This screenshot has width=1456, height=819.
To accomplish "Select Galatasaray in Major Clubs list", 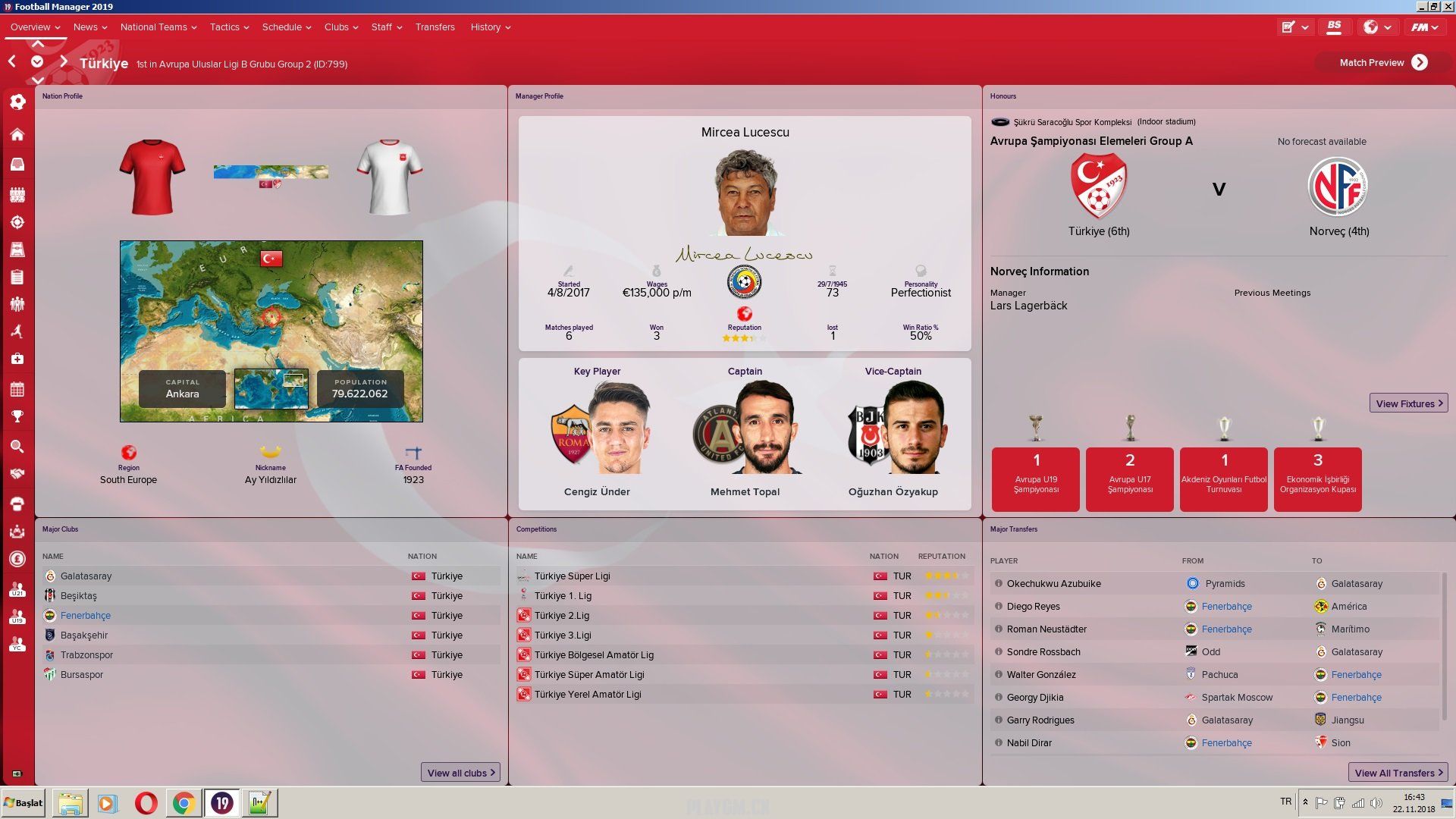I will (86, 576).
